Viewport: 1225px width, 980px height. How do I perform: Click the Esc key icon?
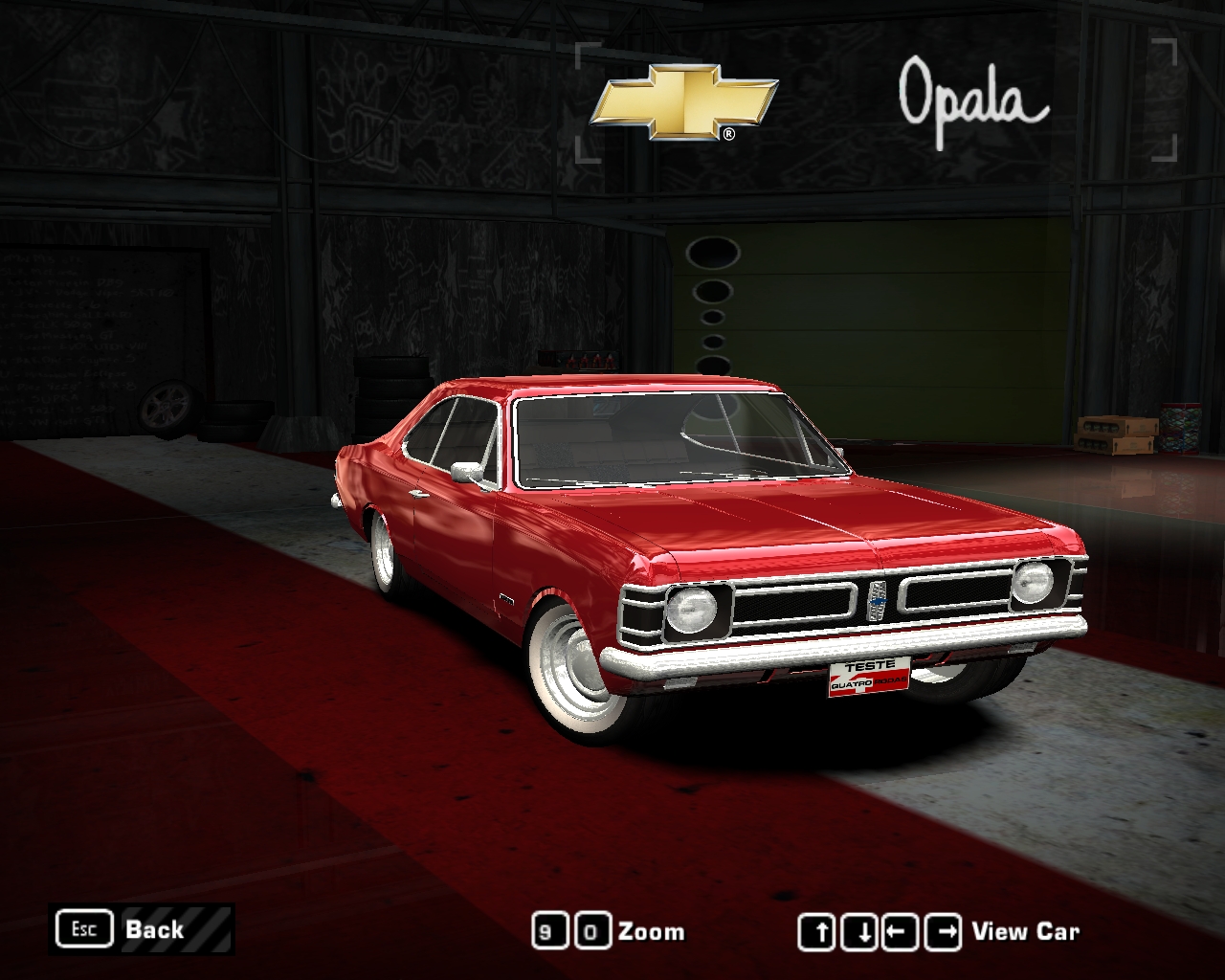coord(84,928)
